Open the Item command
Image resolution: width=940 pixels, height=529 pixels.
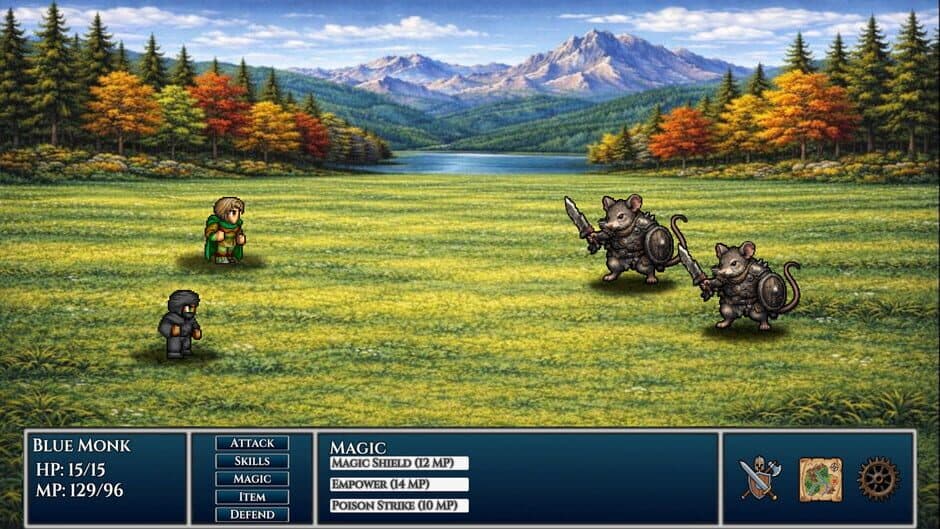coord(252,497)
